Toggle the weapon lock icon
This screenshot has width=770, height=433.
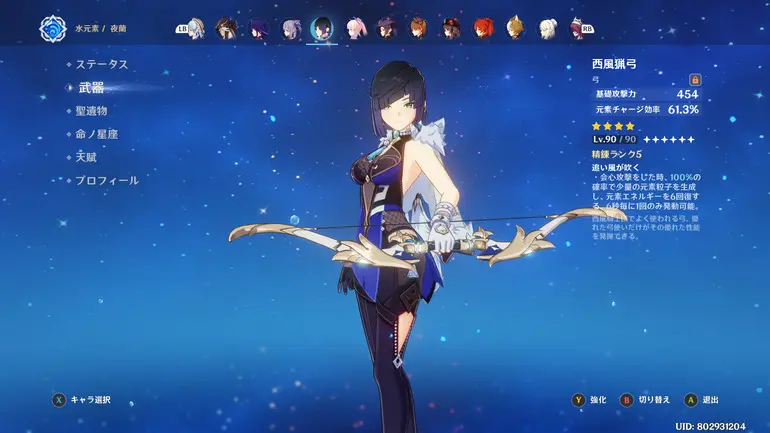pos(695,79)
